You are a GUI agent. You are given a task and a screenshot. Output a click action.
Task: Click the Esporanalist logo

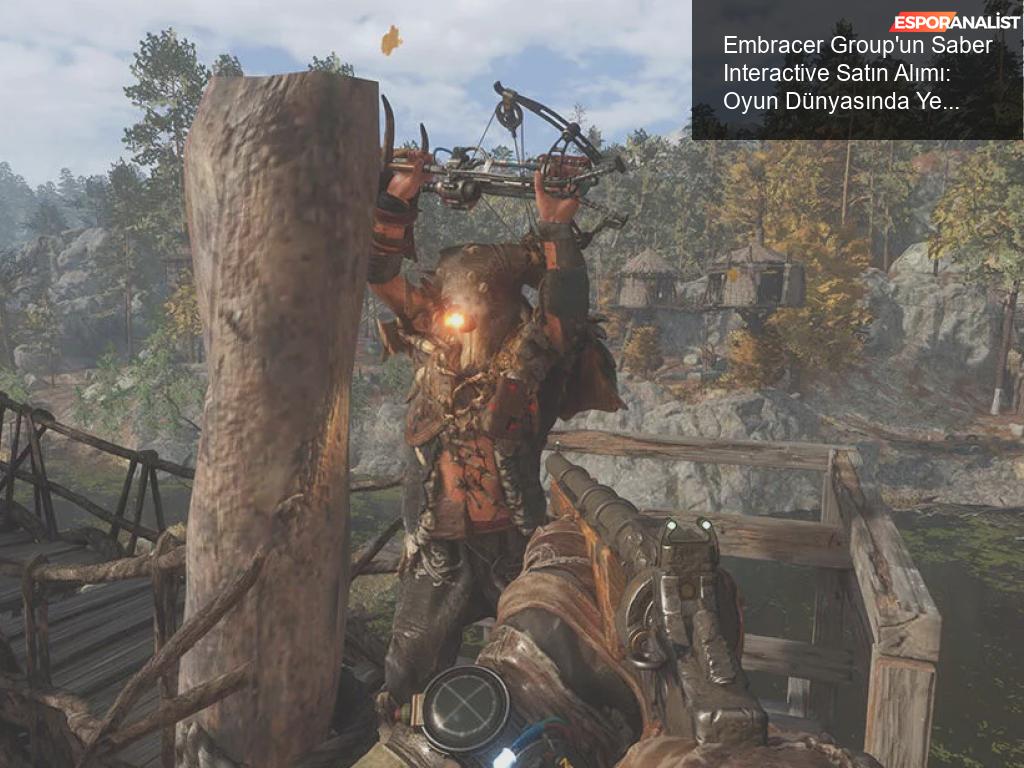coord(954,21)
